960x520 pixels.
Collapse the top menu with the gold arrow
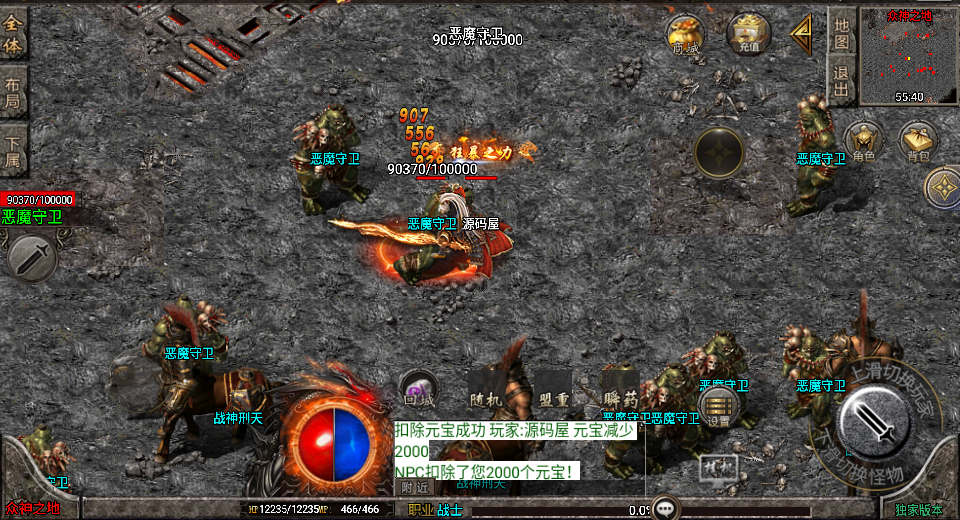[801, 36]
